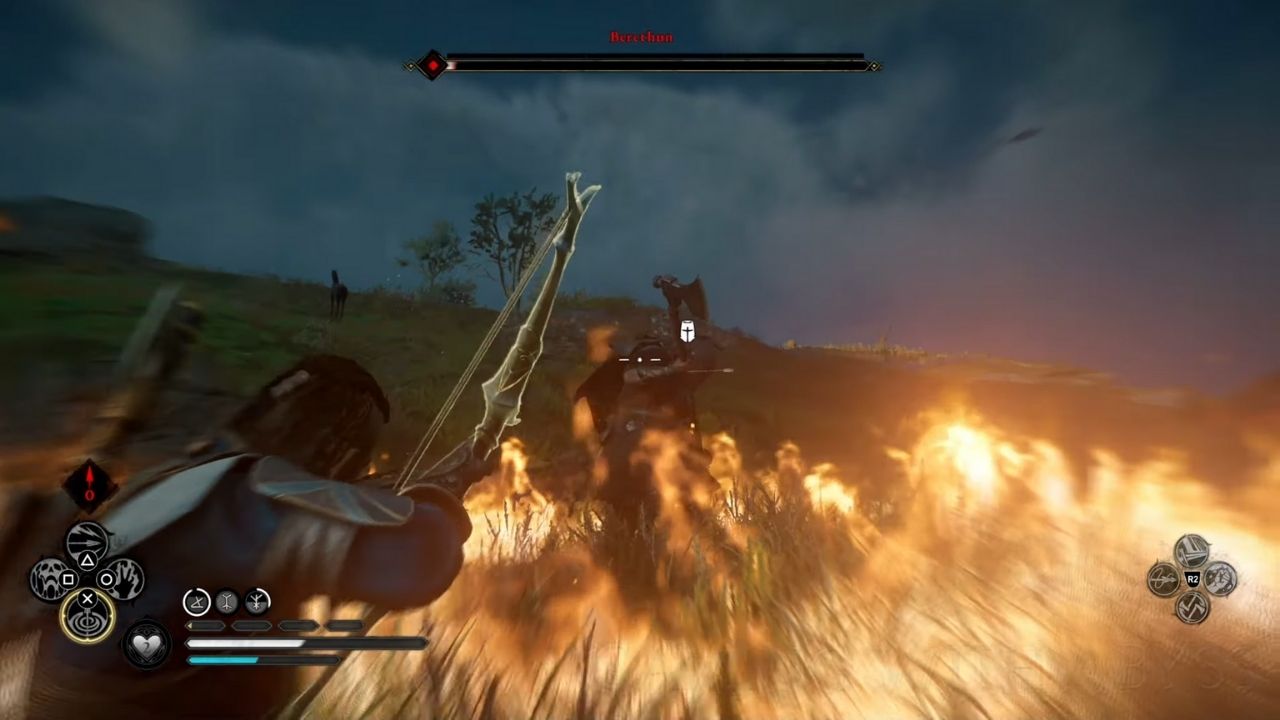Screen dimensions: 1280x720
Task: Select the leftmost rune symbol above the health bar
Action: click(195, 600)
